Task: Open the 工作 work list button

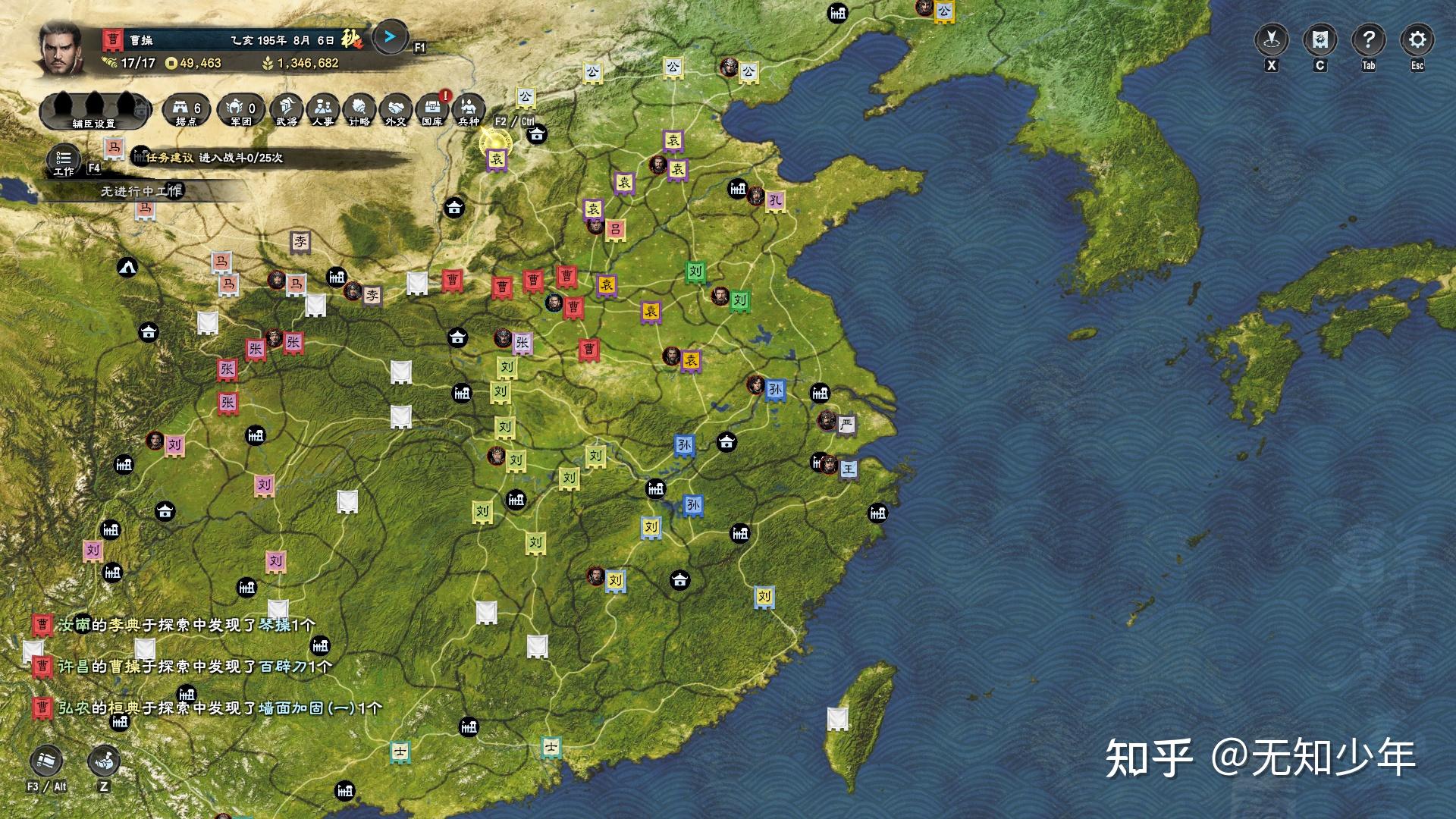Action: coord(64,161)
